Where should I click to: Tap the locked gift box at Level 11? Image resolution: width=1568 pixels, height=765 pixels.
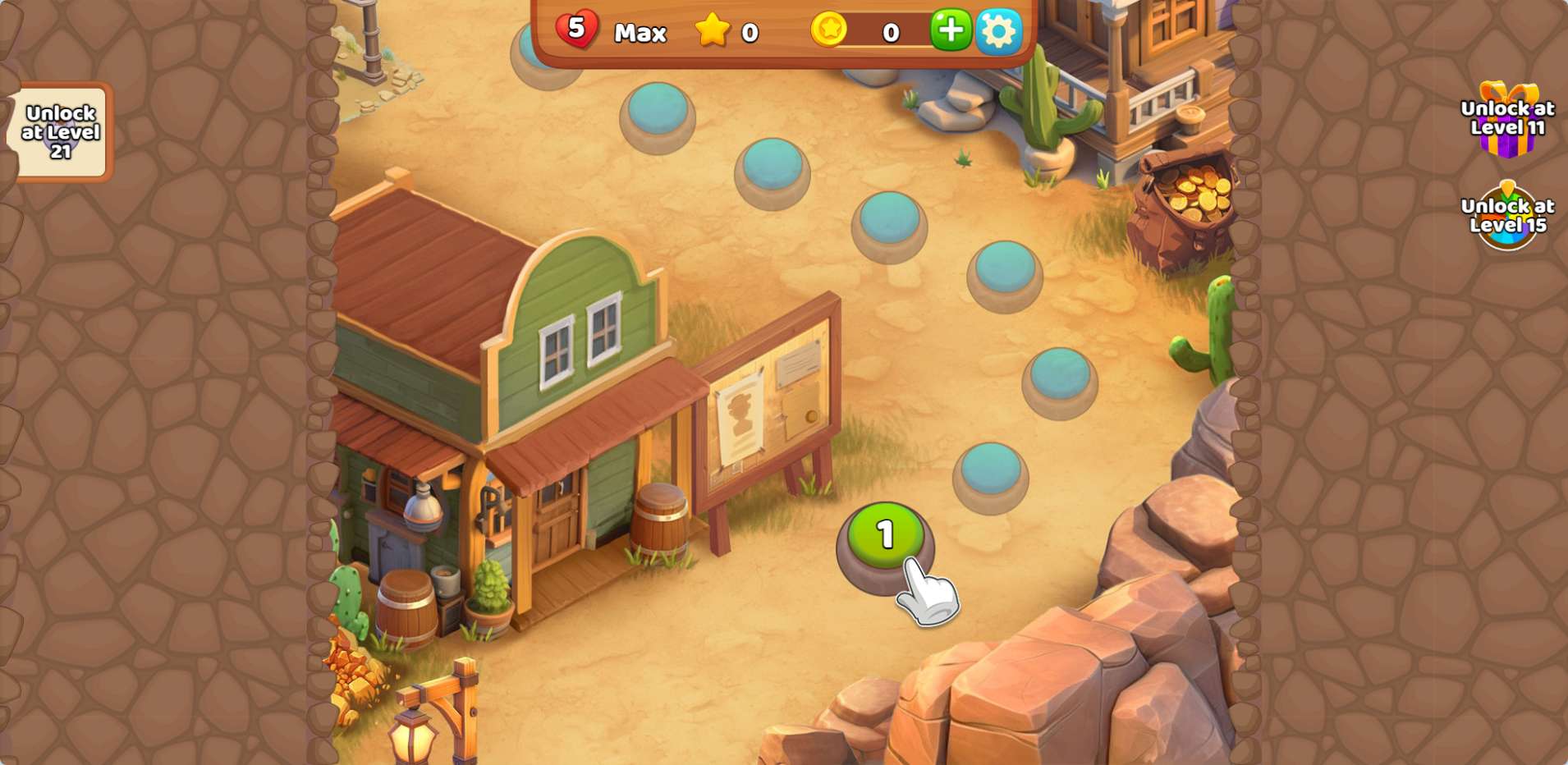click(x=1507, y=120)
